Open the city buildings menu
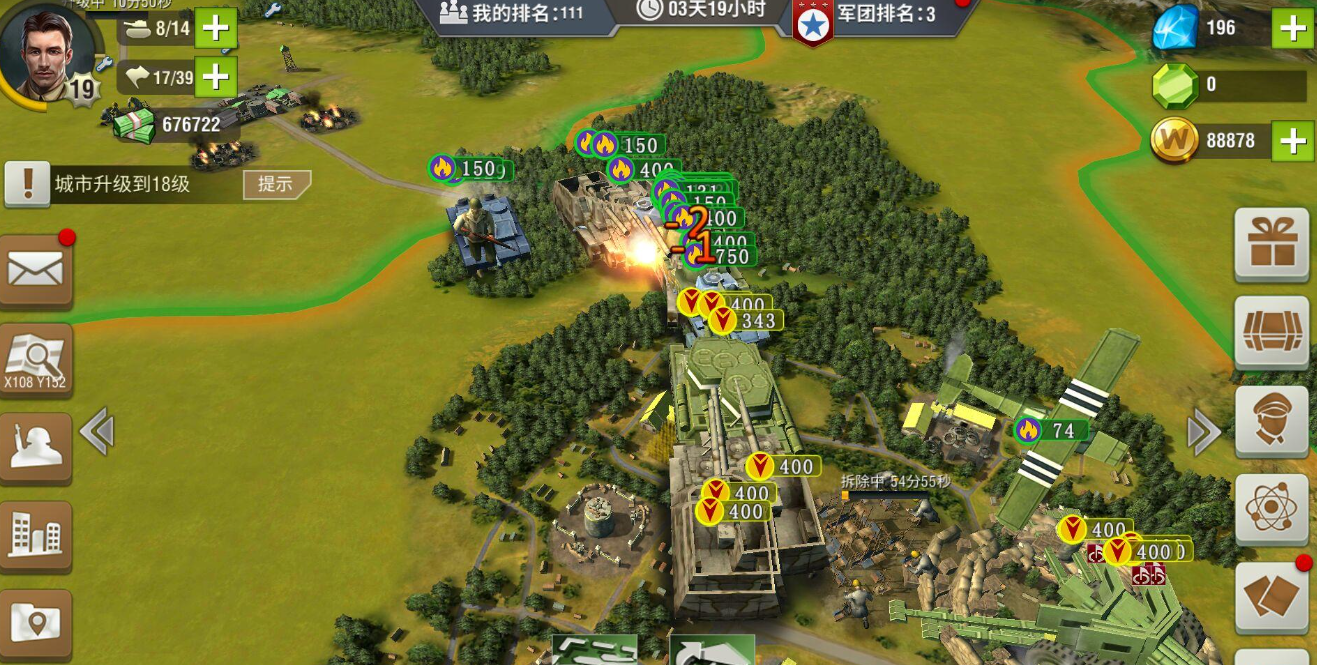The height and width of the screenshot is (665, 1317). coord(36,536)
